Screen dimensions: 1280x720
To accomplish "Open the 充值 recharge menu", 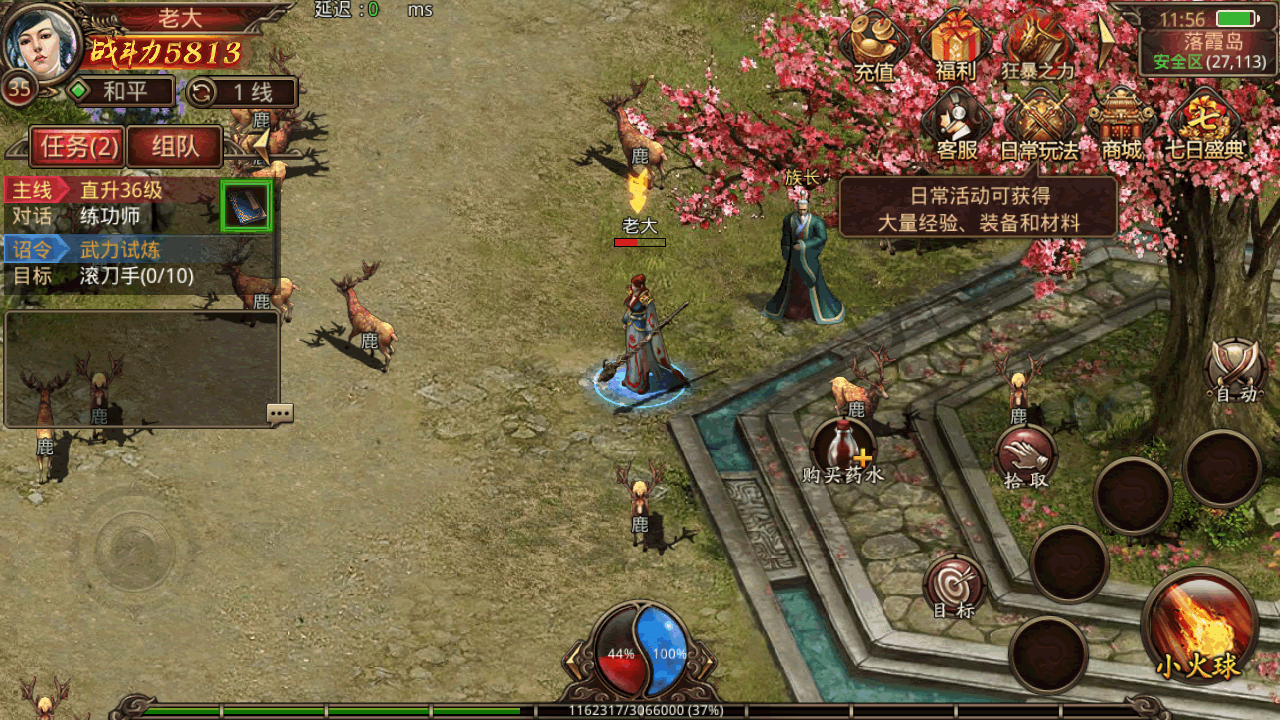I will pos(874,45).
